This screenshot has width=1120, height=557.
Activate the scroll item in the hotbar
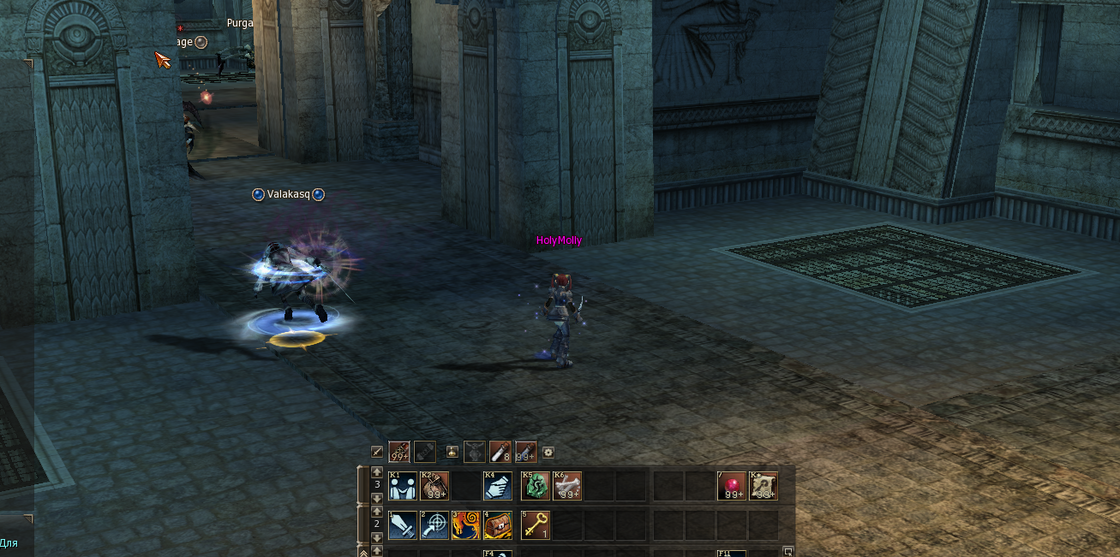(764, 487)
